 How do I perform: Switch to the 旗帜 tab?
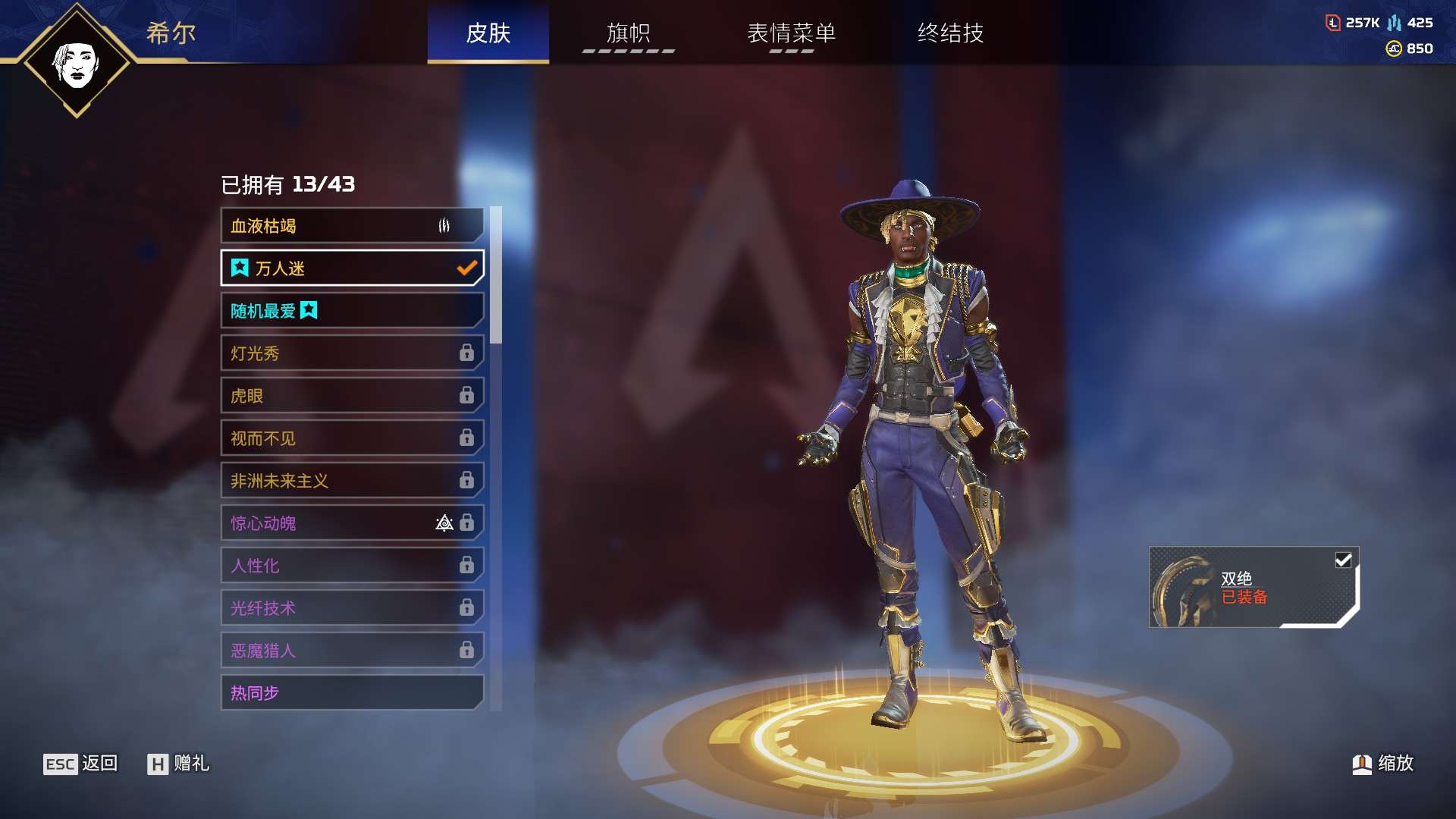627,33
